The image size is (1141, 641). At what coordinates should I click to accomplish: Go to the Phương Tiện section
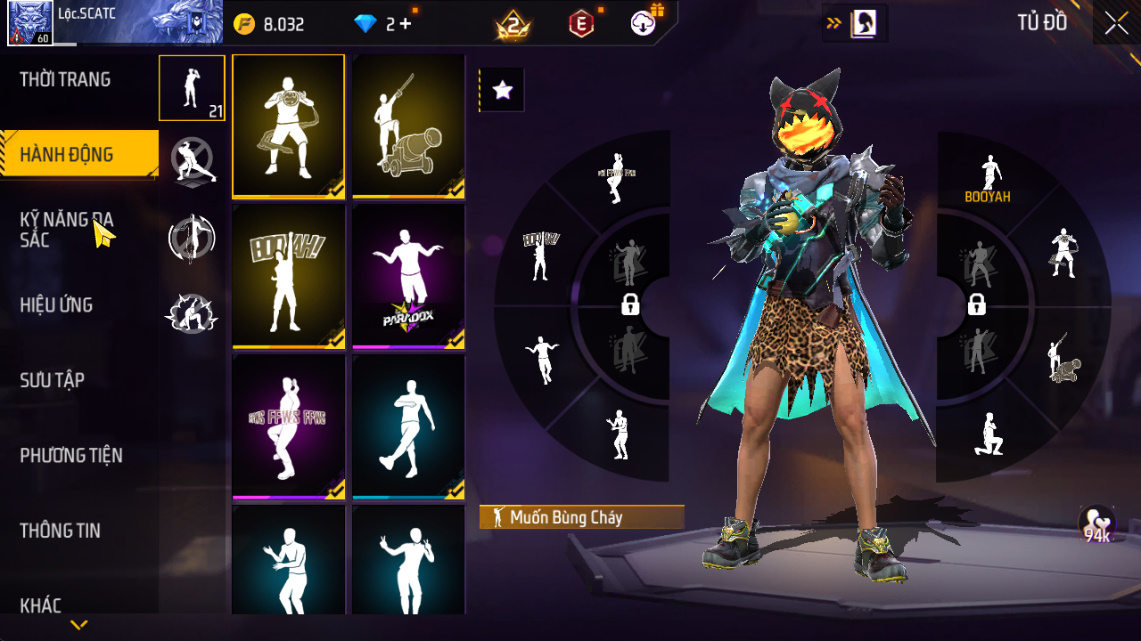point(71,456)
